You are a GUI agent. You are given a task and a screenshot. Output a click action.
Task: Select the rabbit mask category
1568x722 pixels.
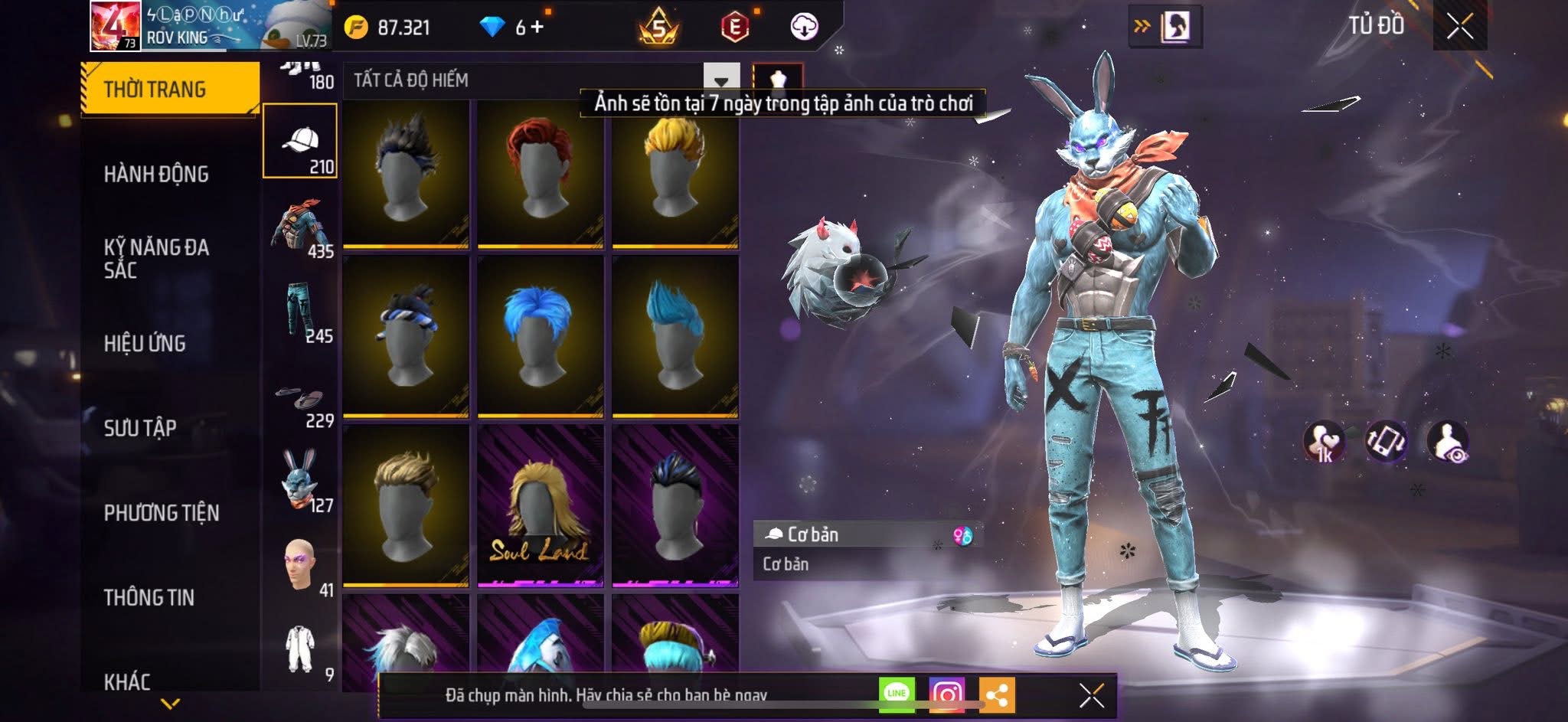click(x=300, y=480)
